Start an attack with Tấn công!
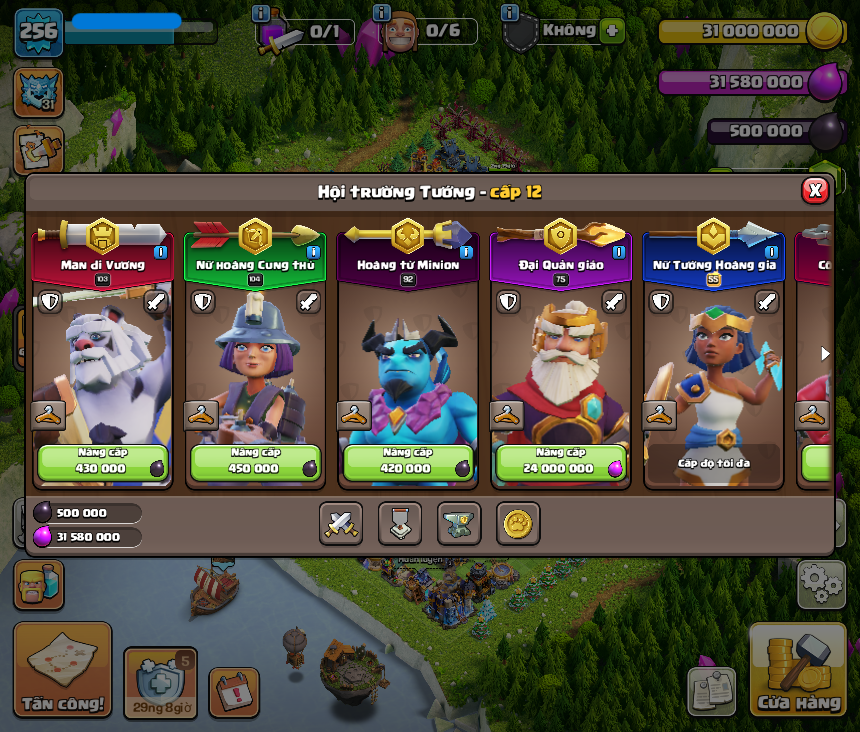 [63, 670]
